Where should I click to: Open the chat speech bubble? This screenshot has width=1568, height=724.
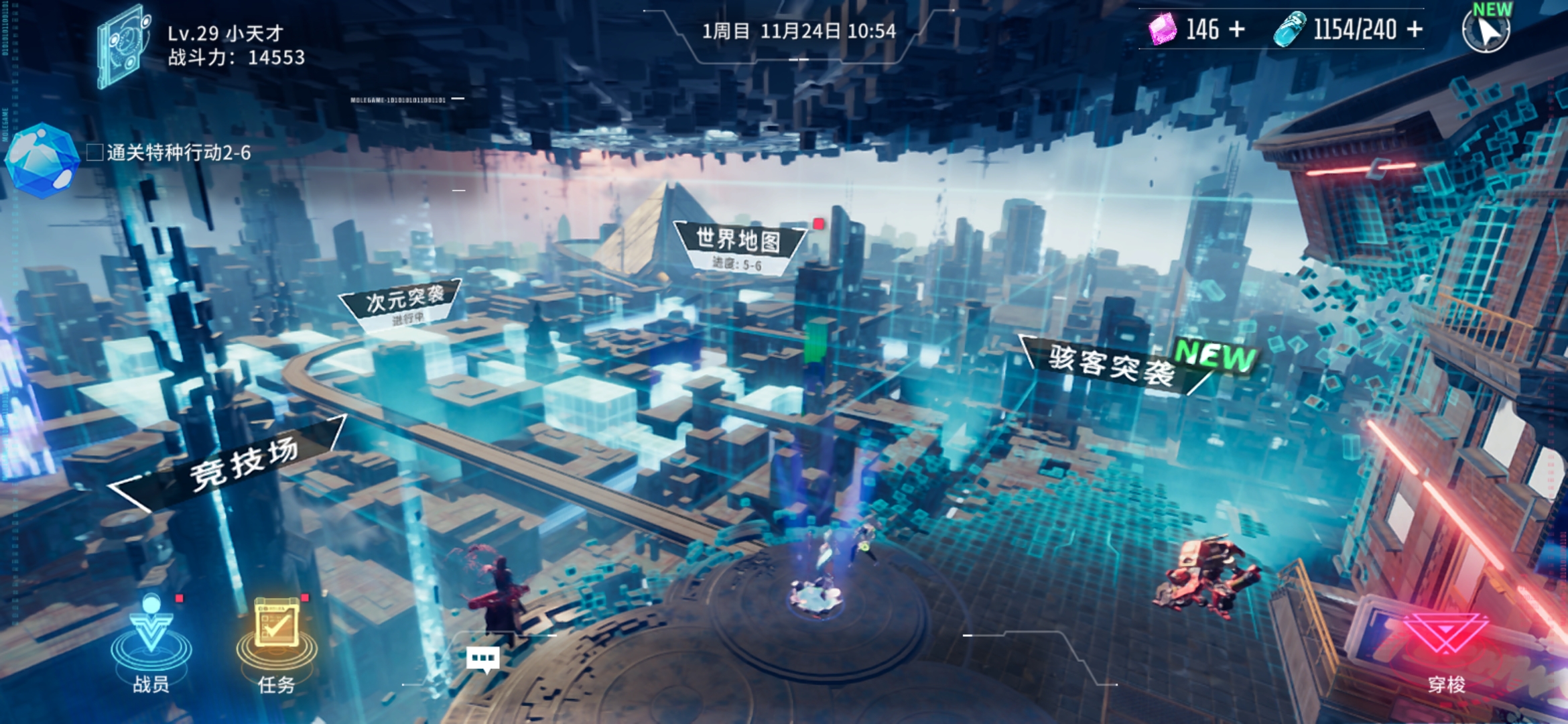click(482, 659)
